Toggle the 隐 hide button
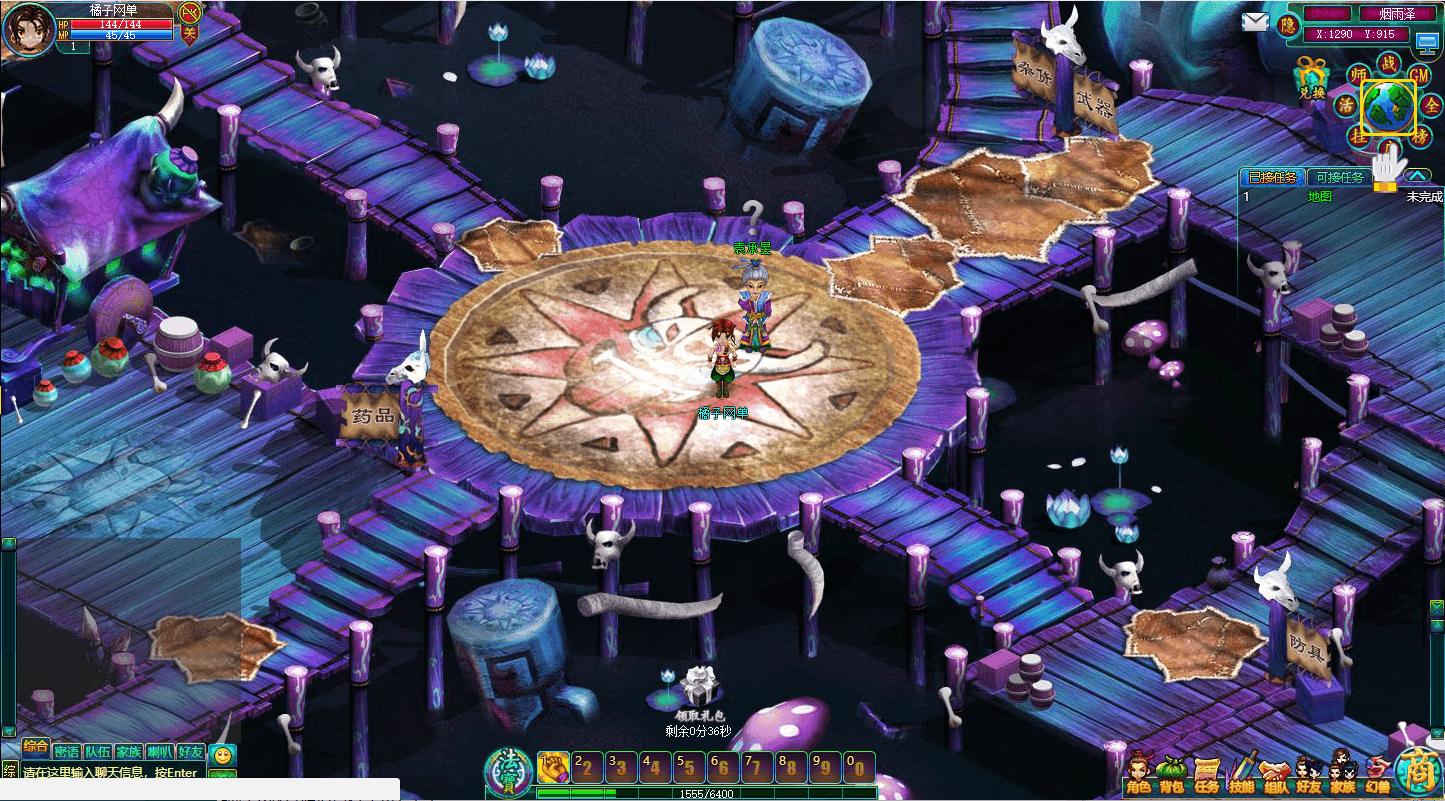The height and width of the screenshot is (801, 1445). [x=1288, y=25]
